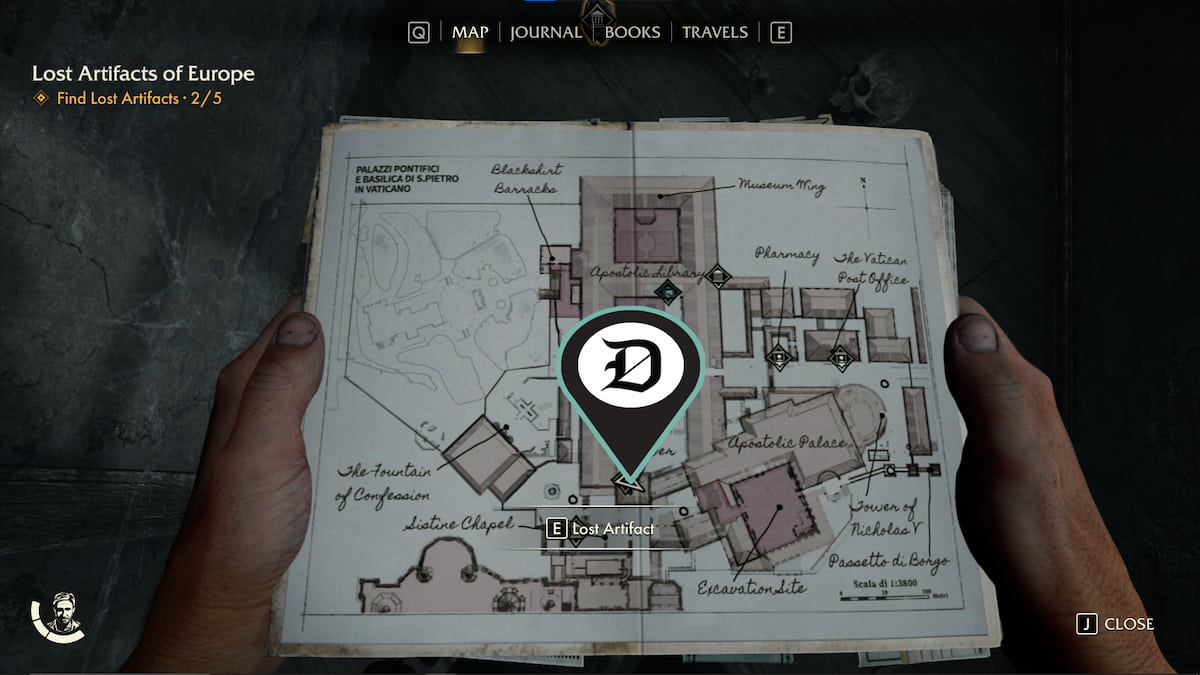The height and width of the screenshot is (675, 1200).
Task: Select the Vatican Post Office map marker
Action: point(841,357)
